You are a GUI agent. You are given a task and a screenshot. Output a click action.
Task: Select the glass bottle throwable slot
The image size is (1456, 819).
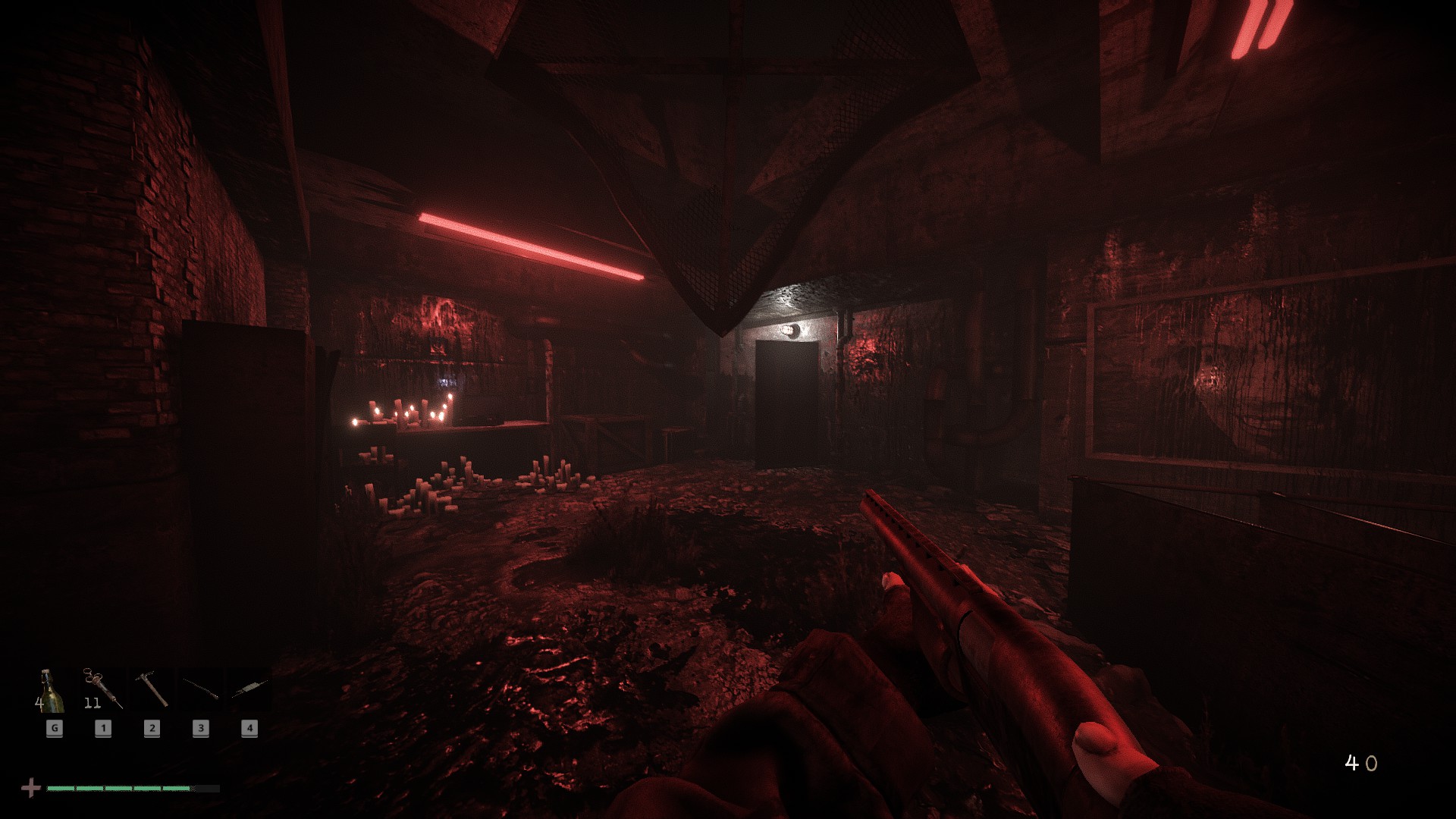coord(52,690)
